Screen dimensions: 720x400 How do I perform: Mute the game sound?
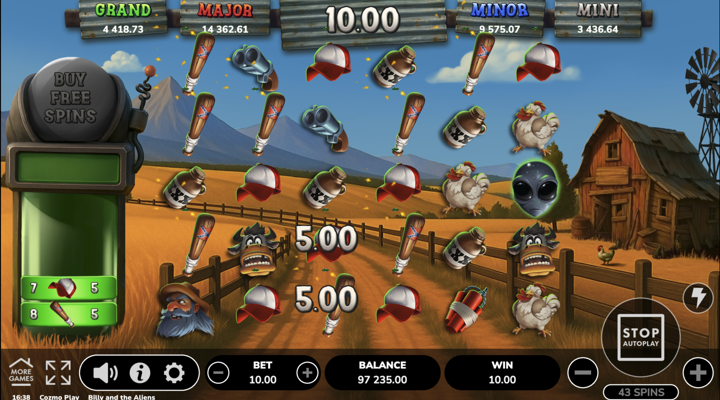coord(105,373)
